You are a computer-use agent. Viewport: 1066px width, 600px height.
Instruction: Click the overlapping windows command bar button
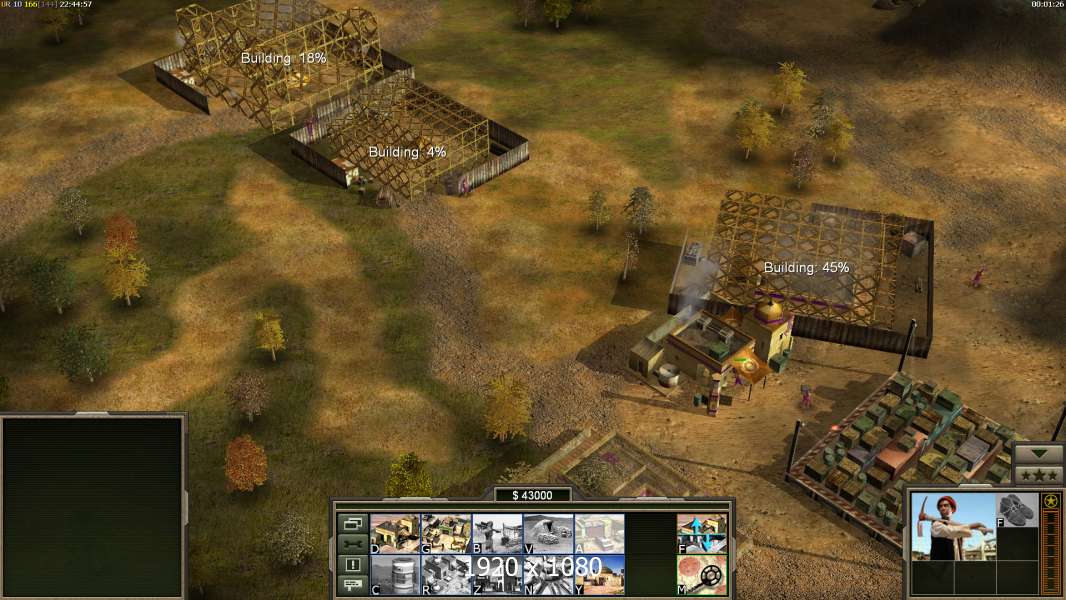[x=352, y=523]
